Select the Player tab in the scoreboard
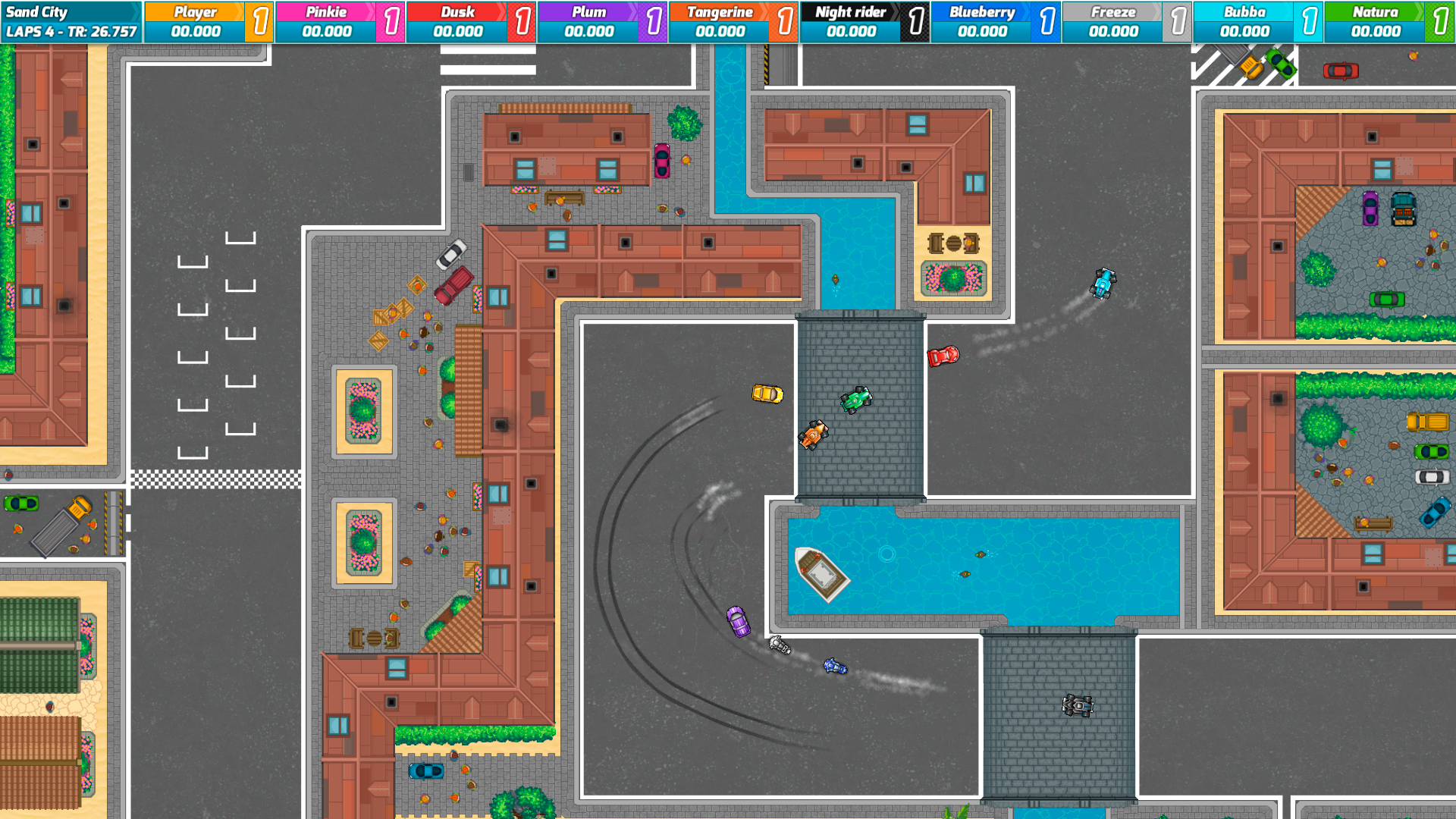The width and height of the screenshot is (1456, 819). (x=195, y=12)
